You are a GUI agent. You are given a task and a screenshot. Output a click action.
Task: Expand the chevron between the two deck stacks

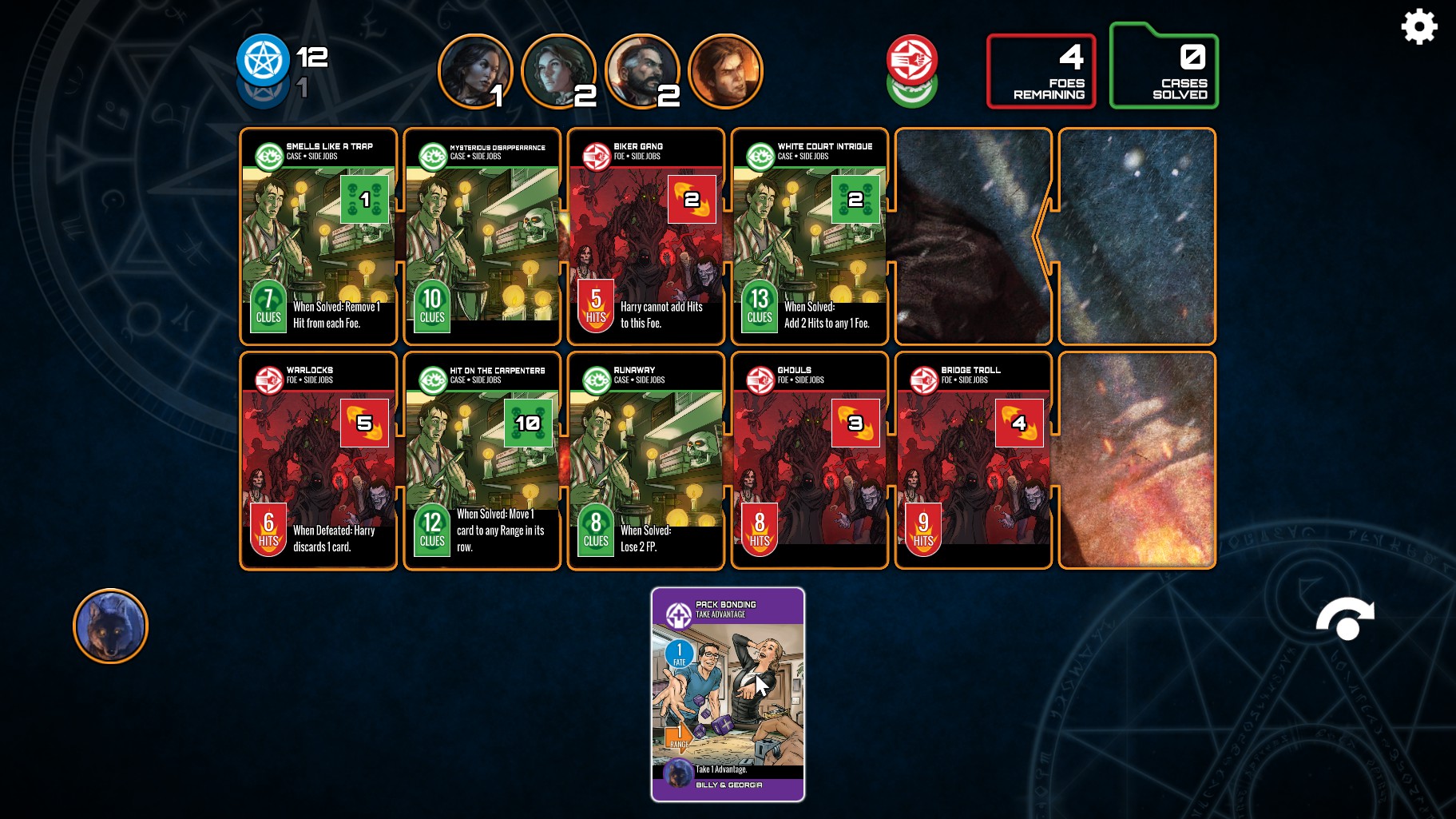tap(1038, 237)
